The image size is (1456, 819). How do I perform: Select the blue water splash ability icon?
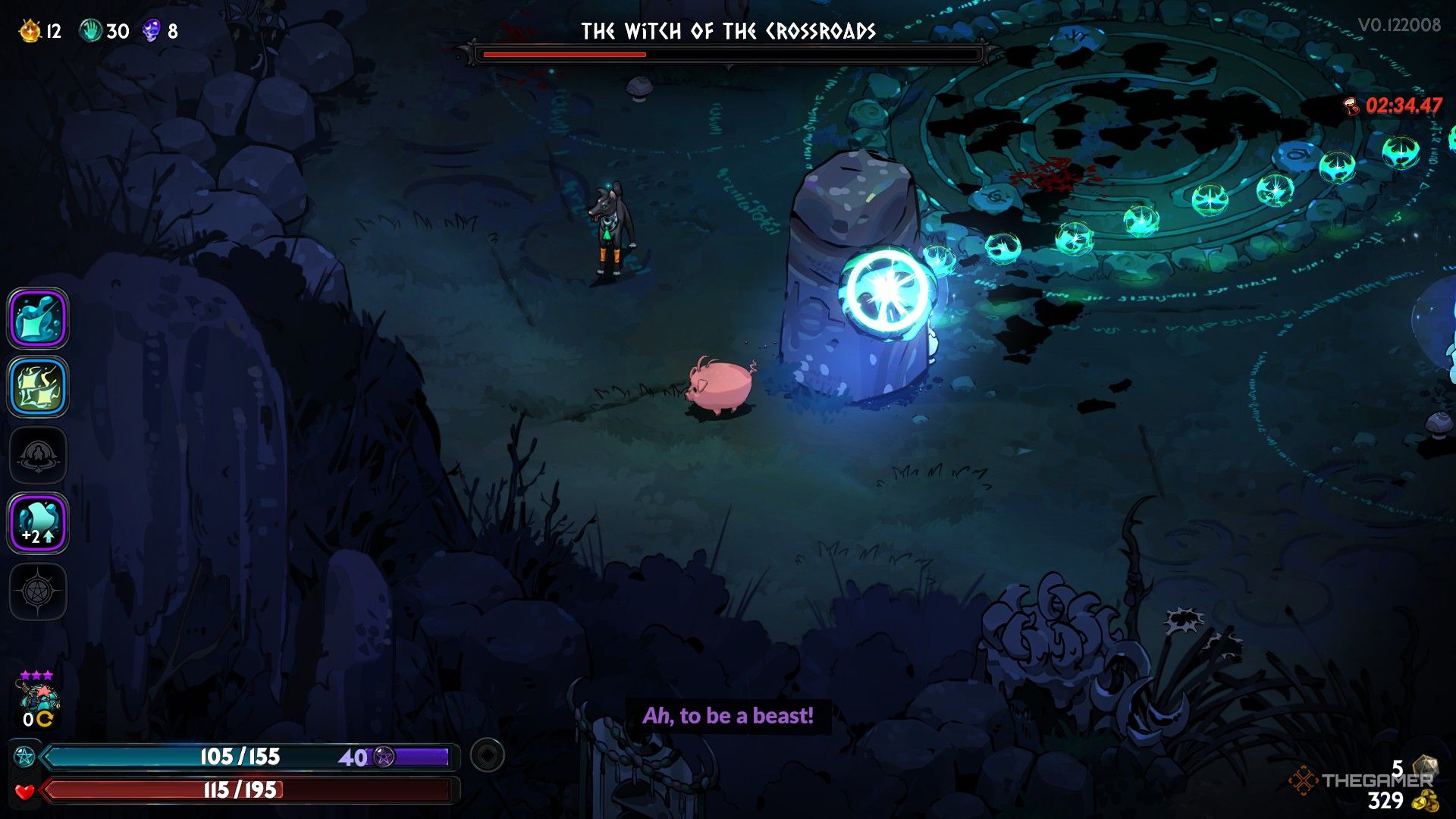point(38,318)
